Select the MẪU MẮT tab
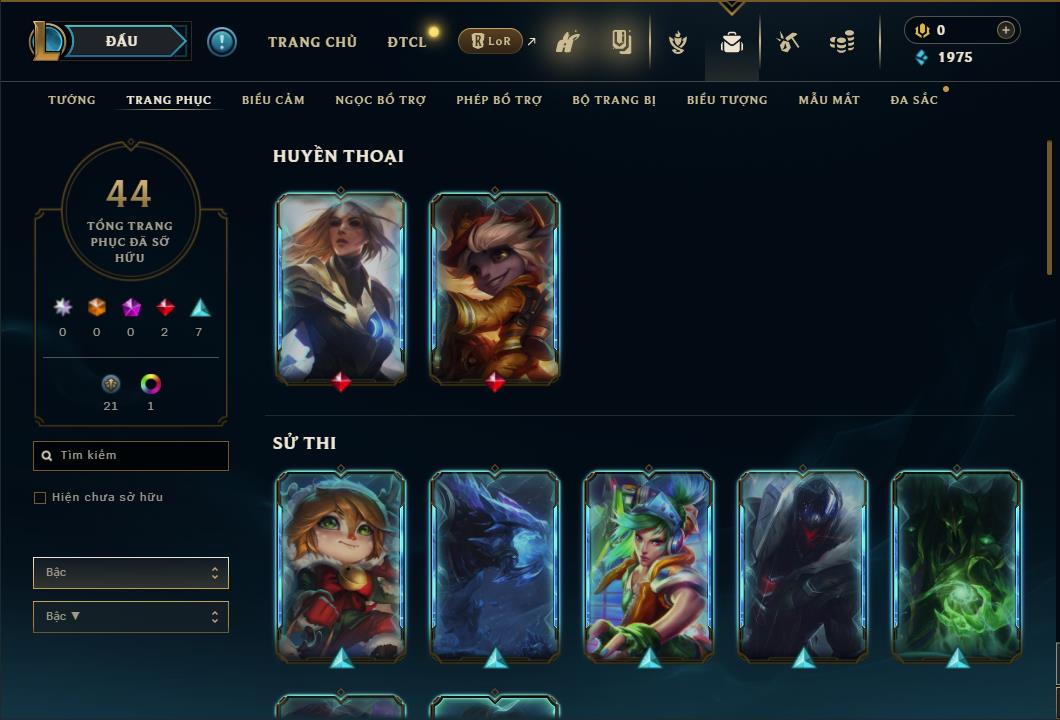The image size is (1060, 720). [829, 100]
